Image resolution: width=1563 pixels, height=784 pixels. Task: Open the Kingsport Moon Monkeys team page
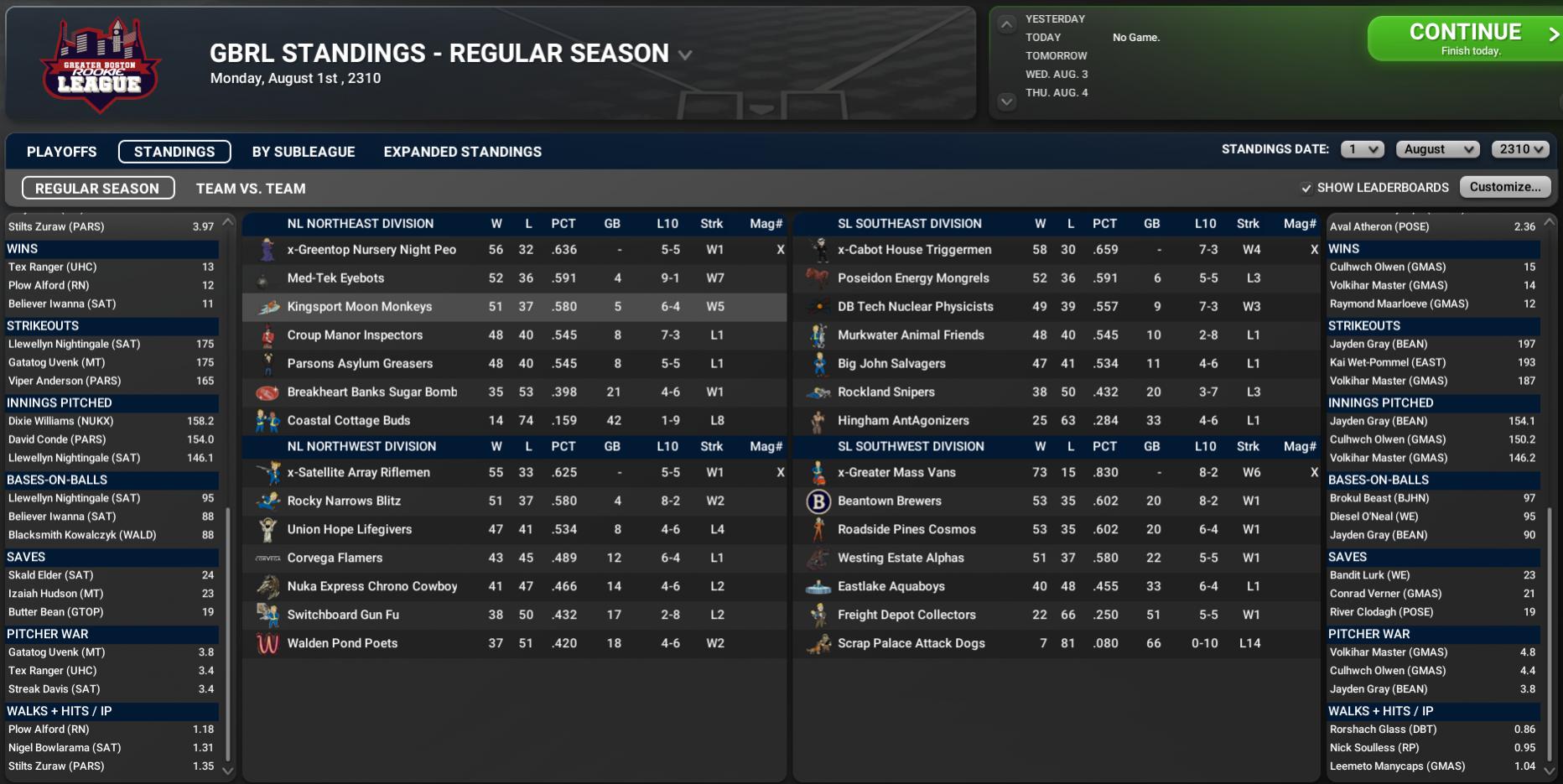359,307
